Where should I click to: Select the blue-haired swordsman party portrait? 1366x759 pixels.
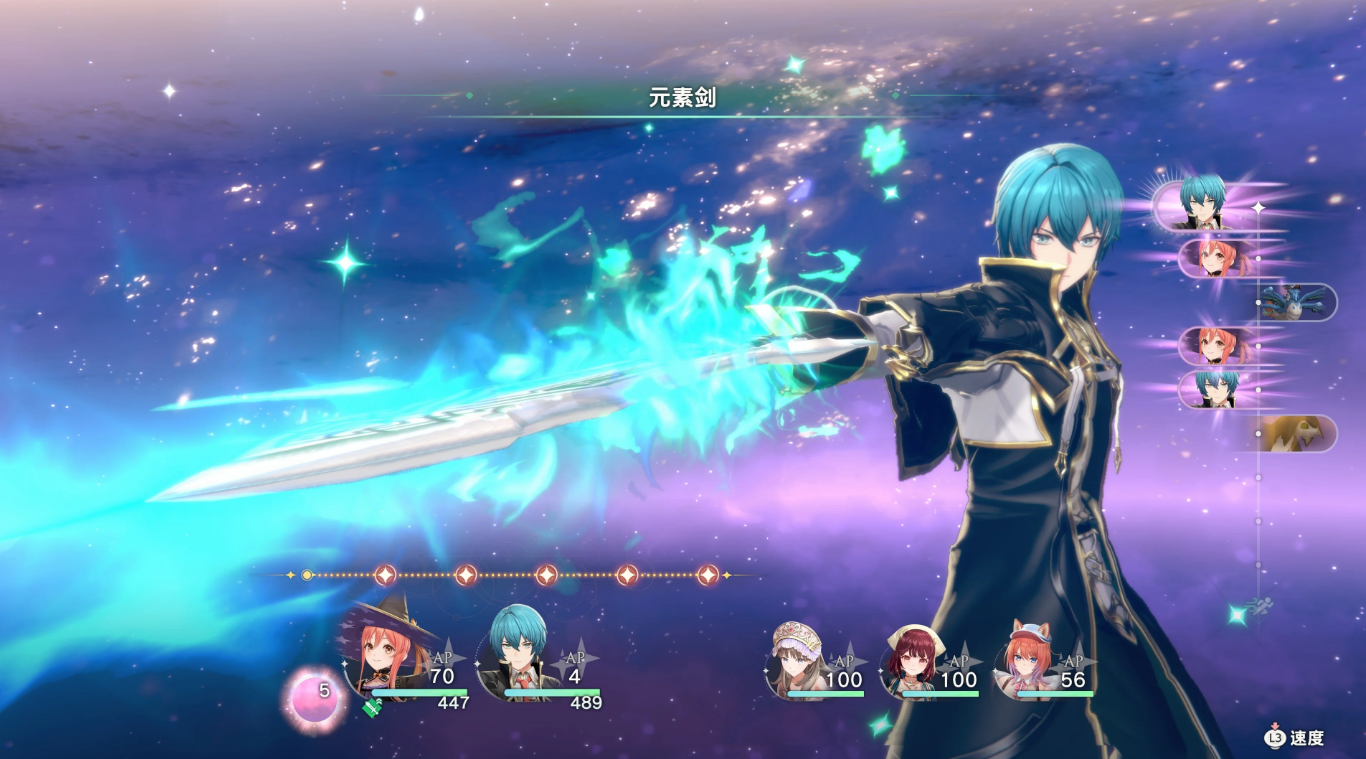pyautogui.click(x=516, y=656)
